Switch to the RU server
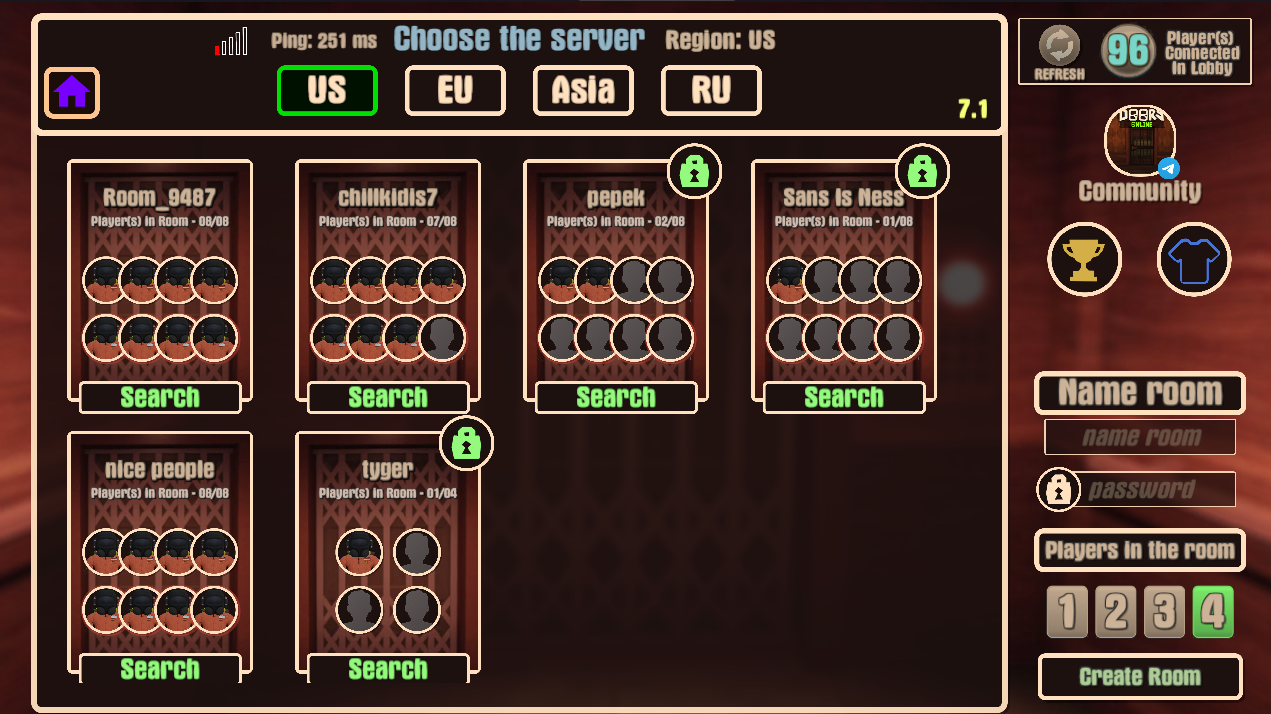 pyautogui.click(x=711, y=91)
